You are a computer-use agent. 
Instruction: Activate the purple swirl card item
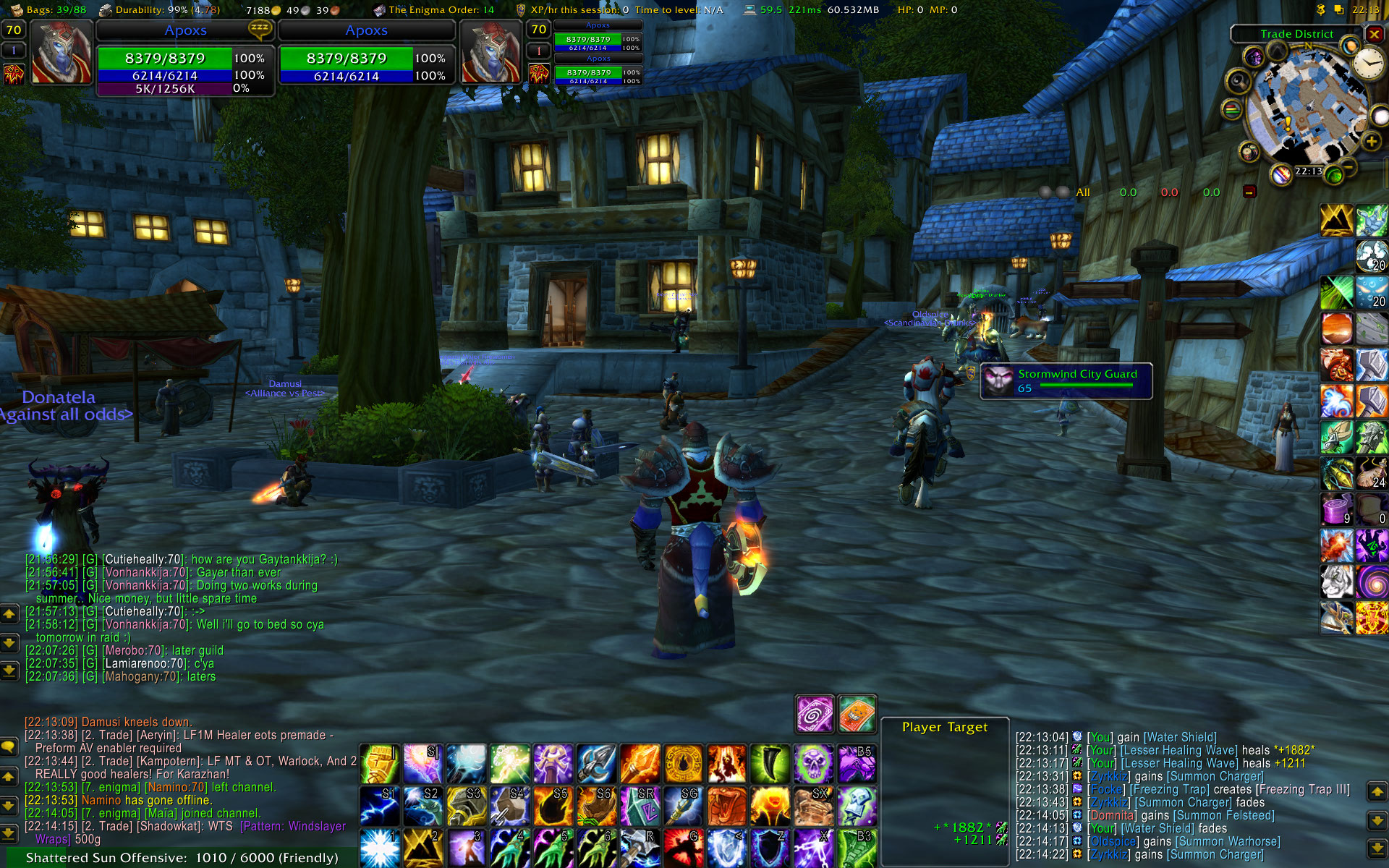click(x=814, y=715)
